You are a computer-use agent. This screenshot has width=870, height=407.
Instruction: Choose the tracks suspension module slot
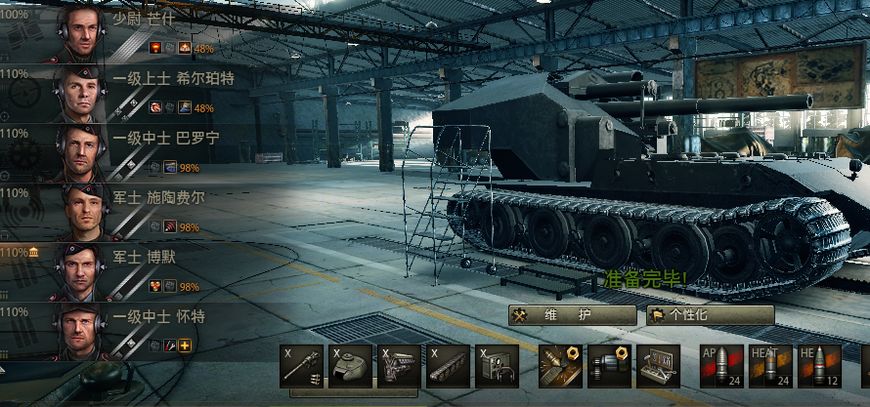point(447,366)
